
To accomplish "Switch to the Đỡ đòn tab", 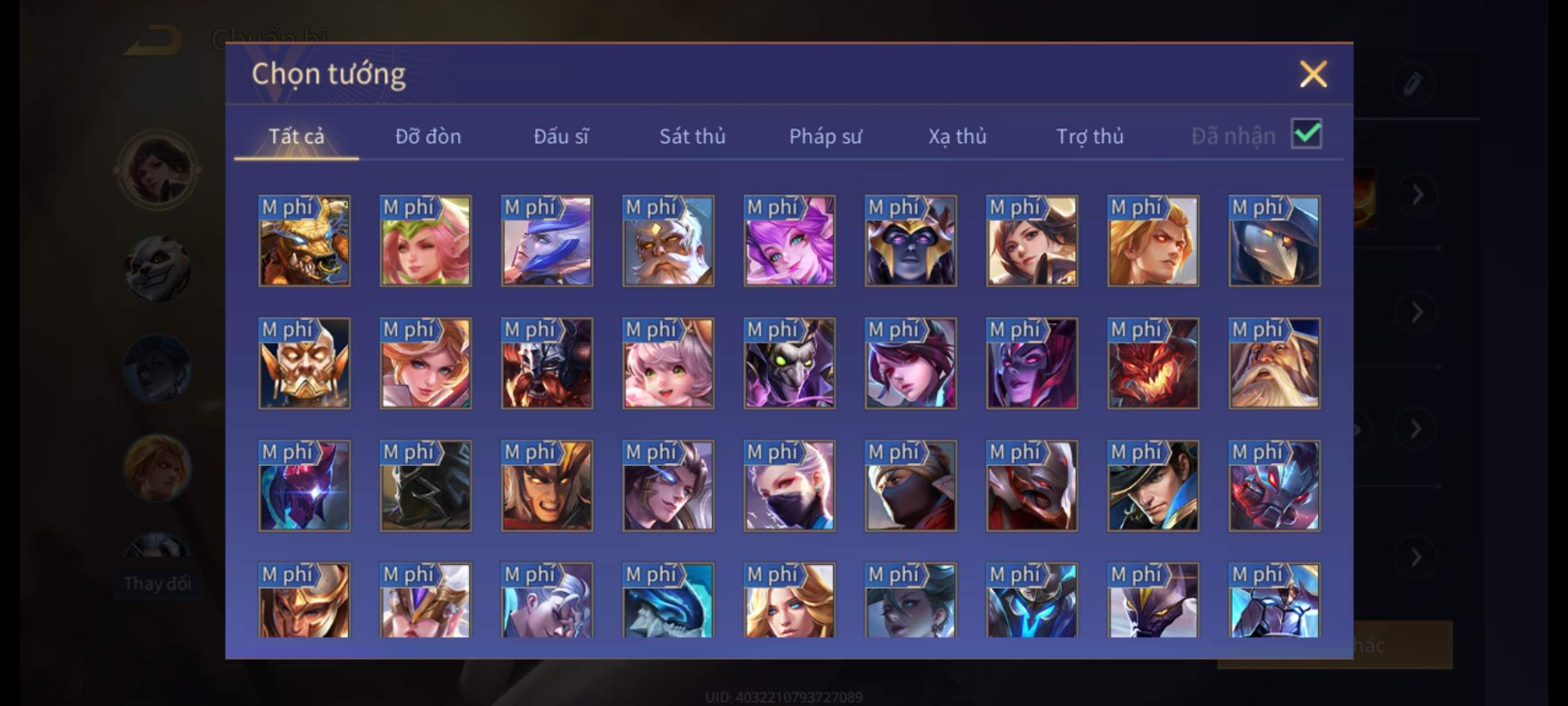I will [x=428, y=136].
